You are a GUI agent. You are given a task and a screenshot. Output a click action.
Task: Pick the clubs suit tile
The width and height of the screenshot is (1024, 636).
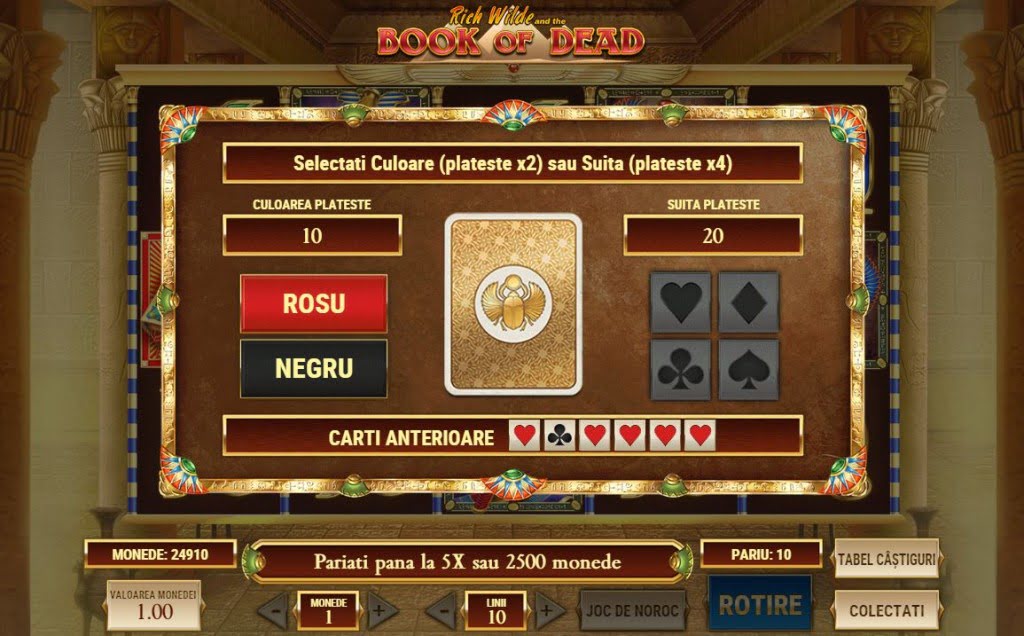click(681, 369)
